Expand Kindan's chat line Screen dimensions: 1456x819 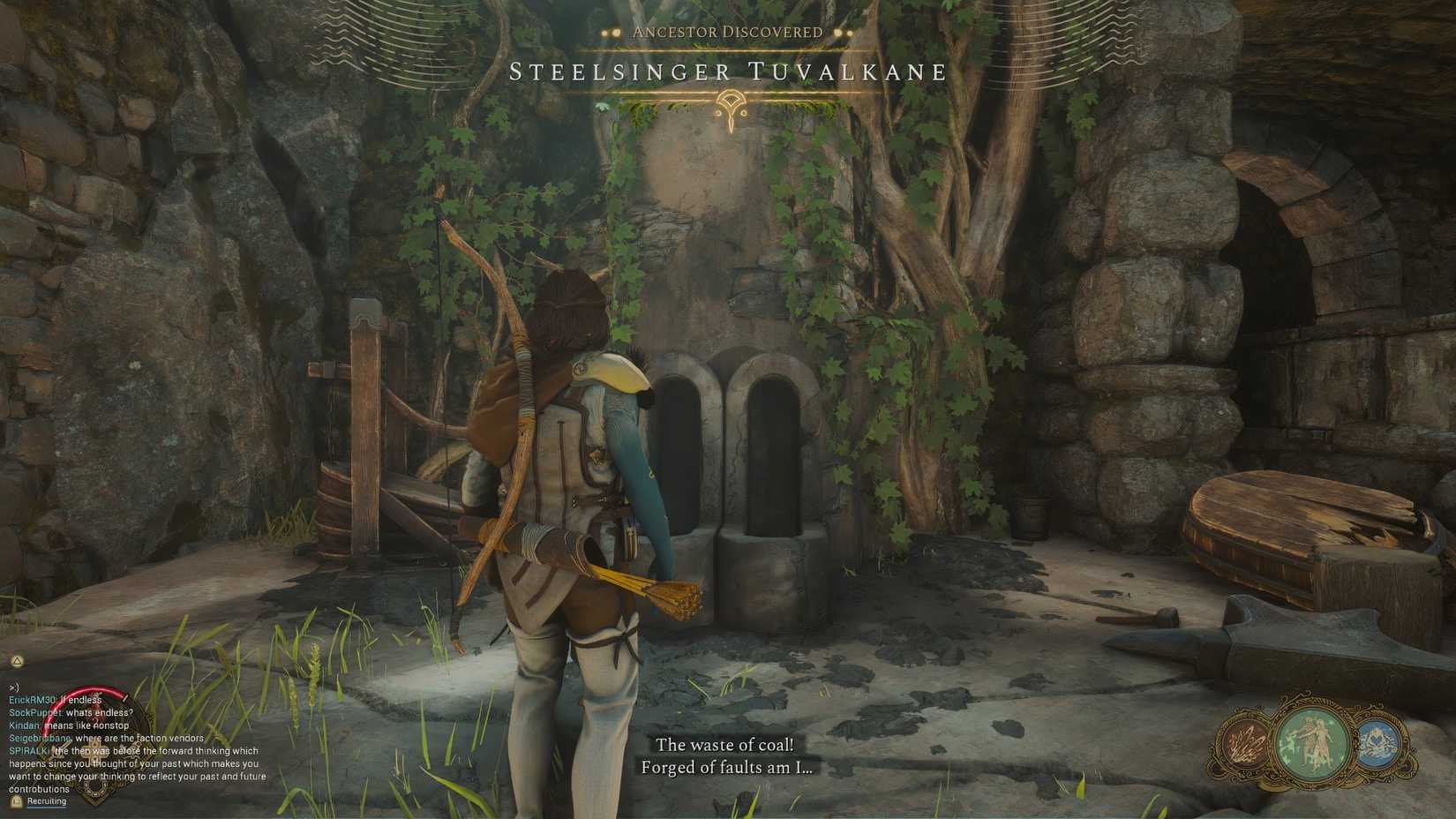point(23,725)
